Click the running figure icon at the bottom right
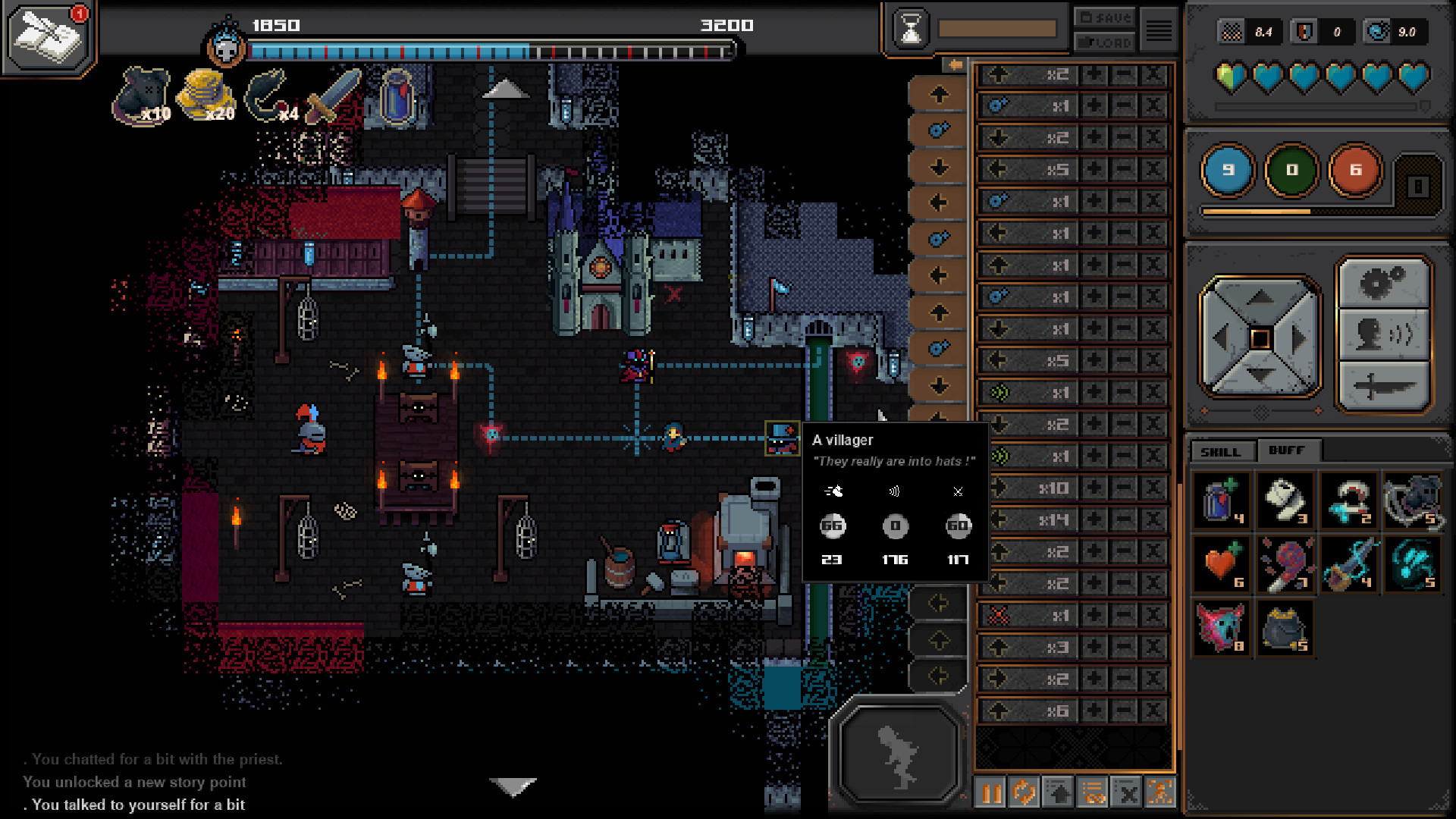The width and height of the screenshot is (1456, 819). point(1159,793)
